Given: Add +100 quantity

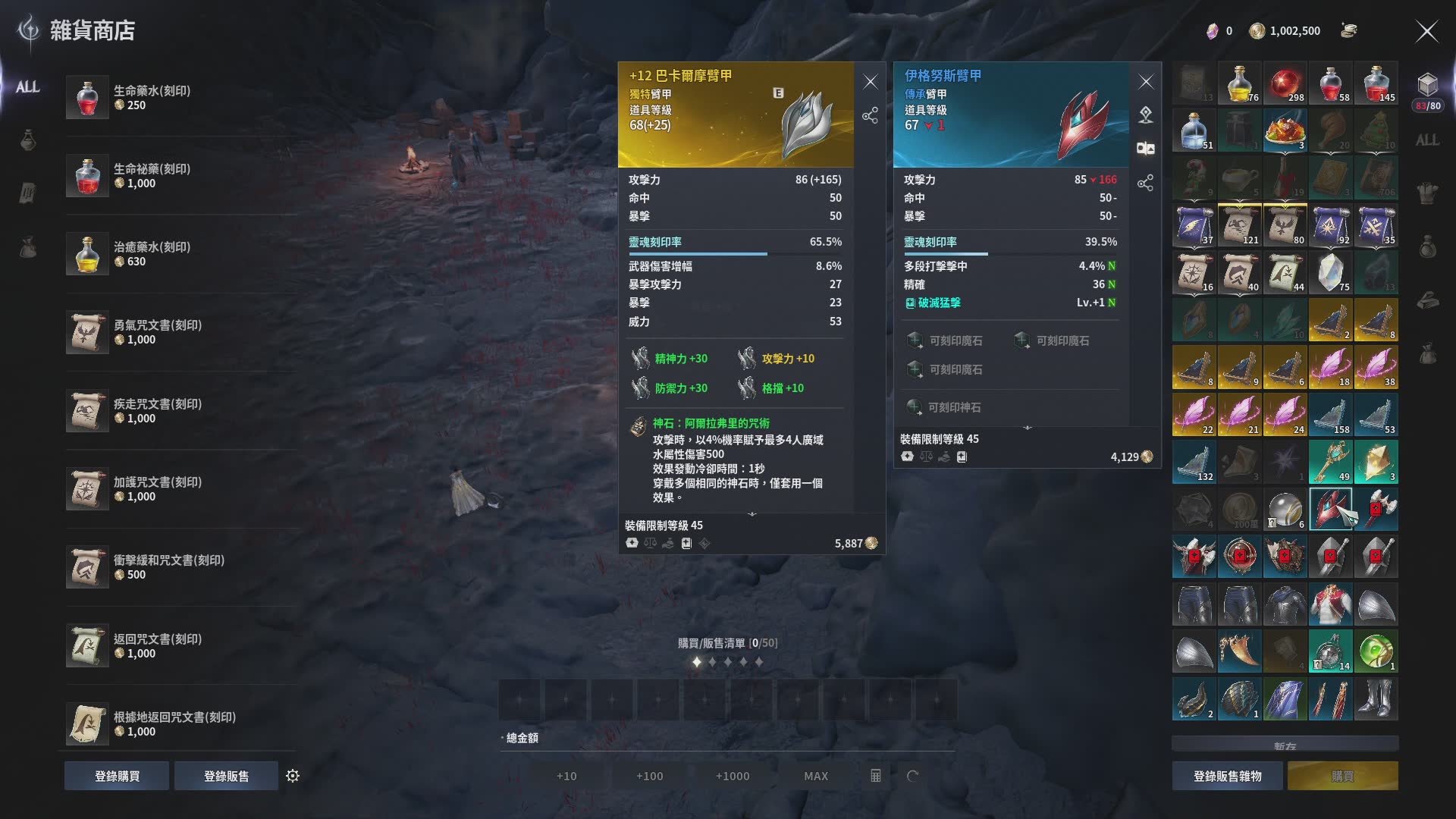Looking at the screenshot, I should [x=649, y=776].
